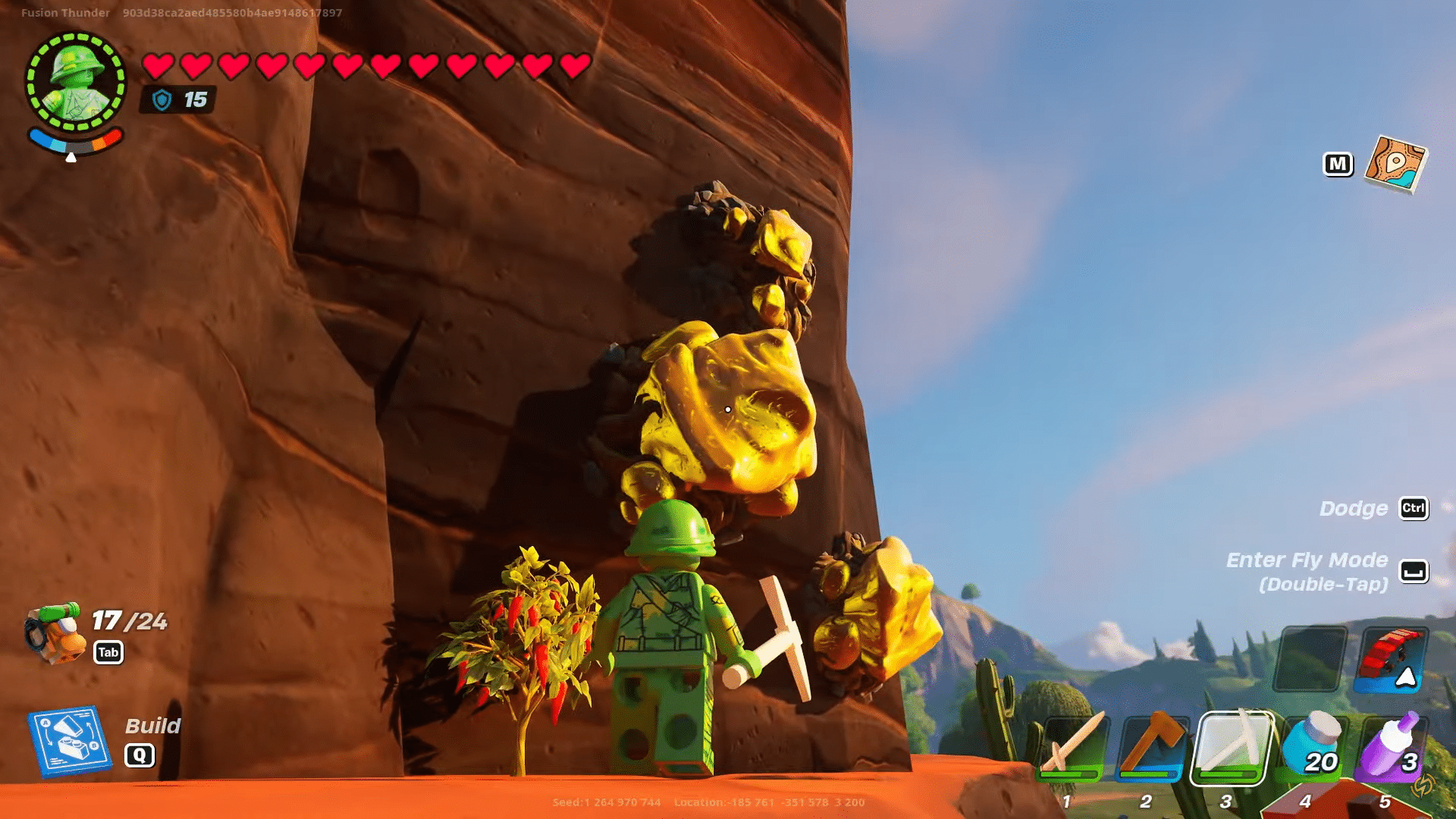Click the green character avatar portrait

pyautogui.click(x=76, y=78)
